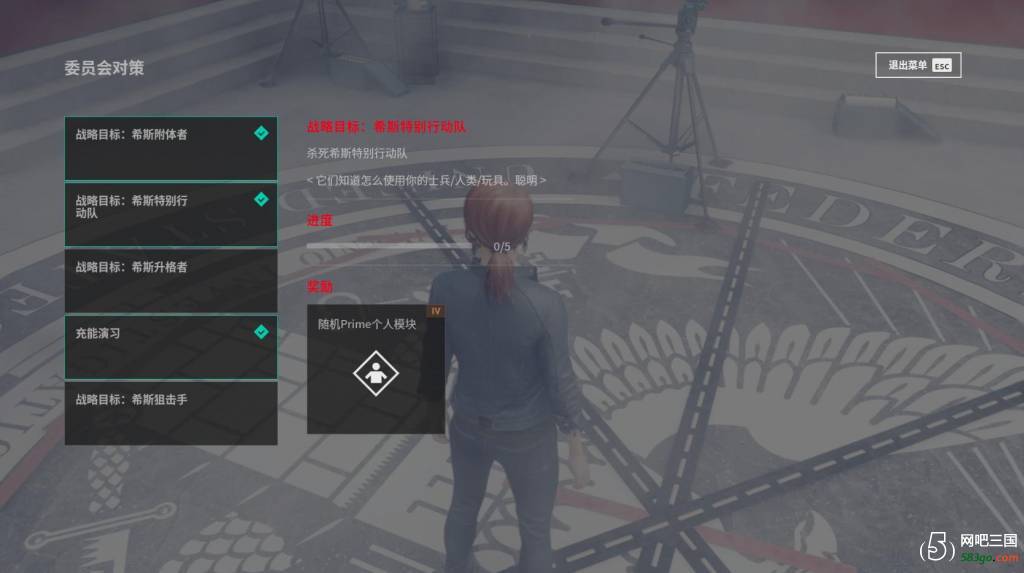Pick 战略目标：希斯狙击手 from the list
Viewport: 1024px width, 573px height.
coord(170,412)
